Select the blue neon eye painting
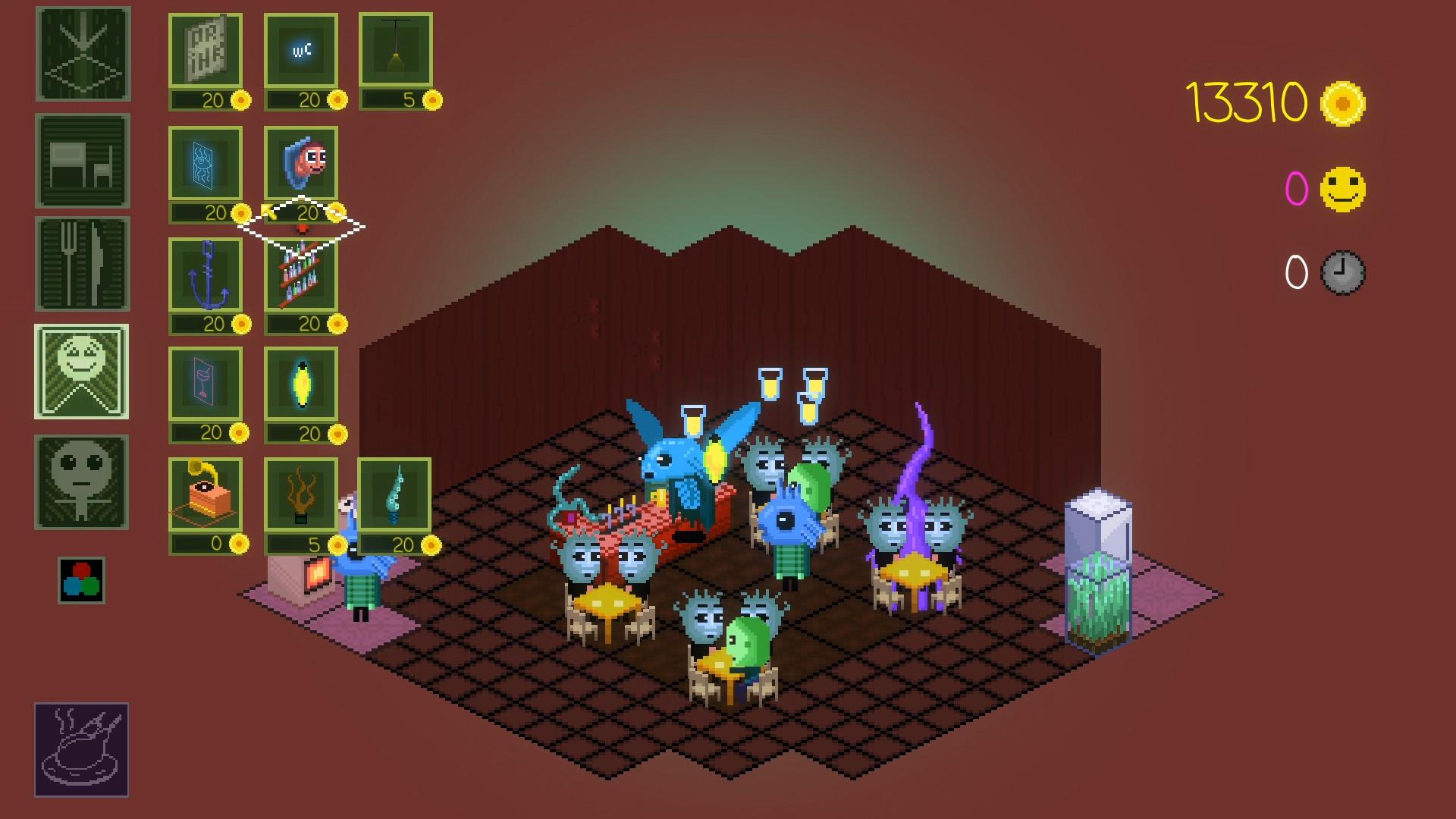This screenshot has width=1456, height=819. coord(205,163)
